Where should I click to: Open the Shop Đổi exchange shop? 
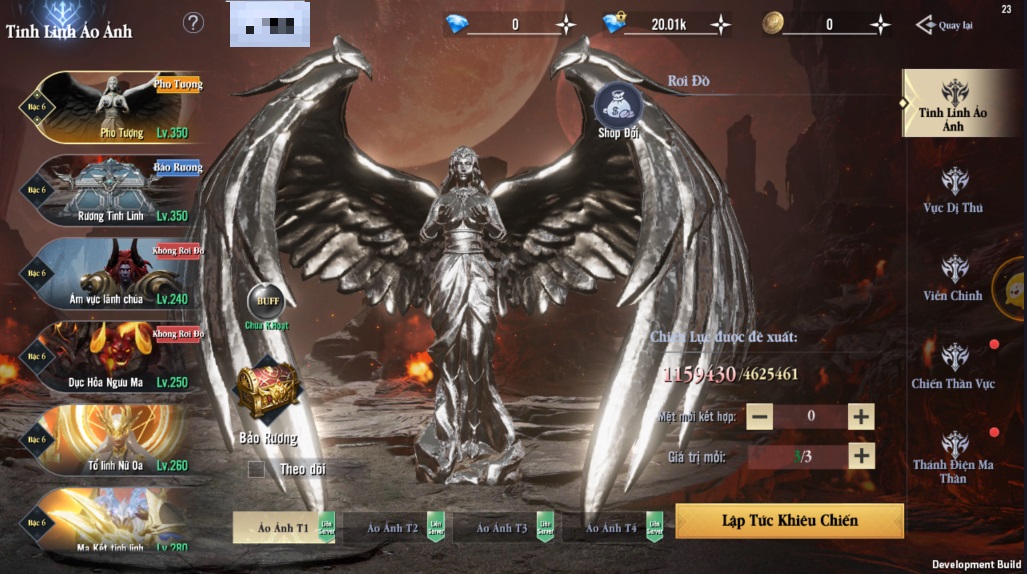click(618, 110)
